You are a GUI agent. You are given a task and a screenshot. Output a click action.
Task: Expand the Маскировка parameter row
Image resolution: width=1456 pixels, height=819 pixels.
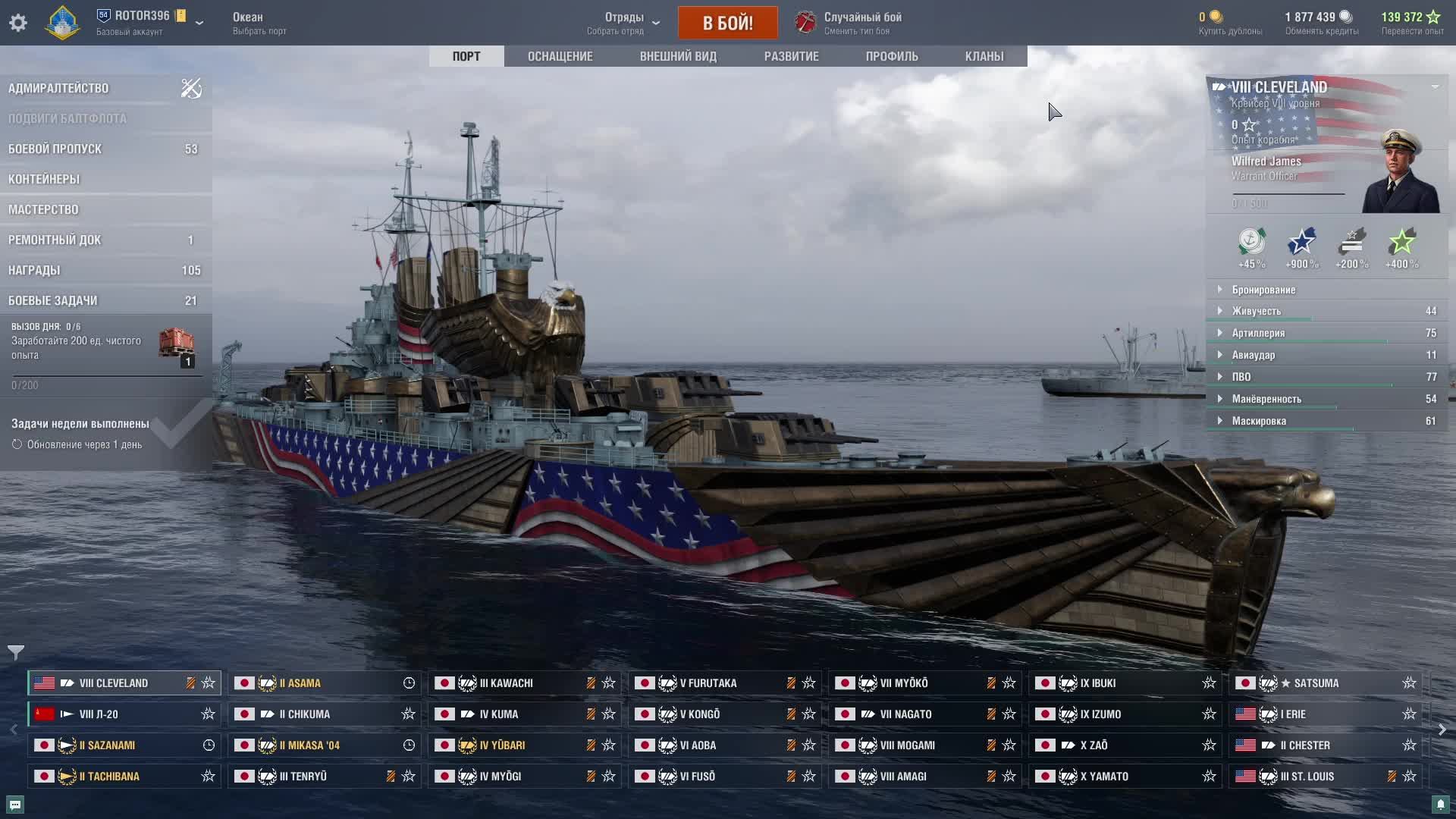point(1259,421)
